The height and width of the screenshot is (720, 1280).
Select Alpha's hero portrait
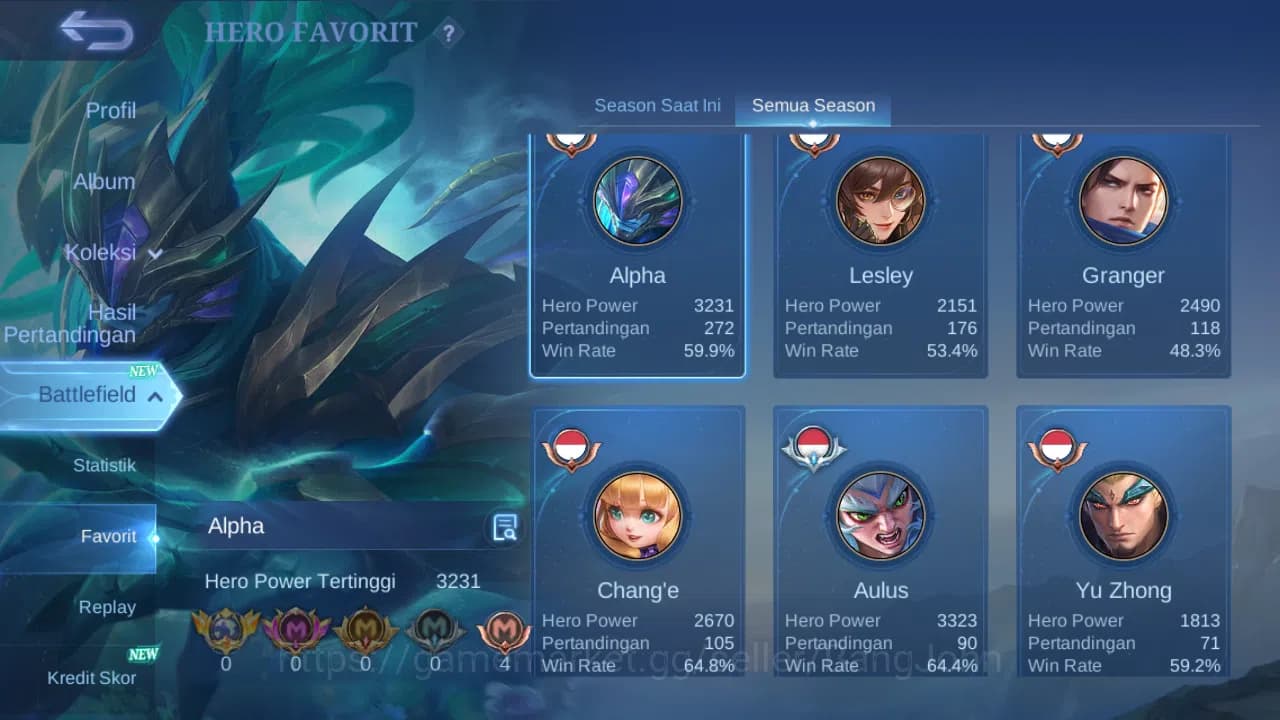click(637, 201)
